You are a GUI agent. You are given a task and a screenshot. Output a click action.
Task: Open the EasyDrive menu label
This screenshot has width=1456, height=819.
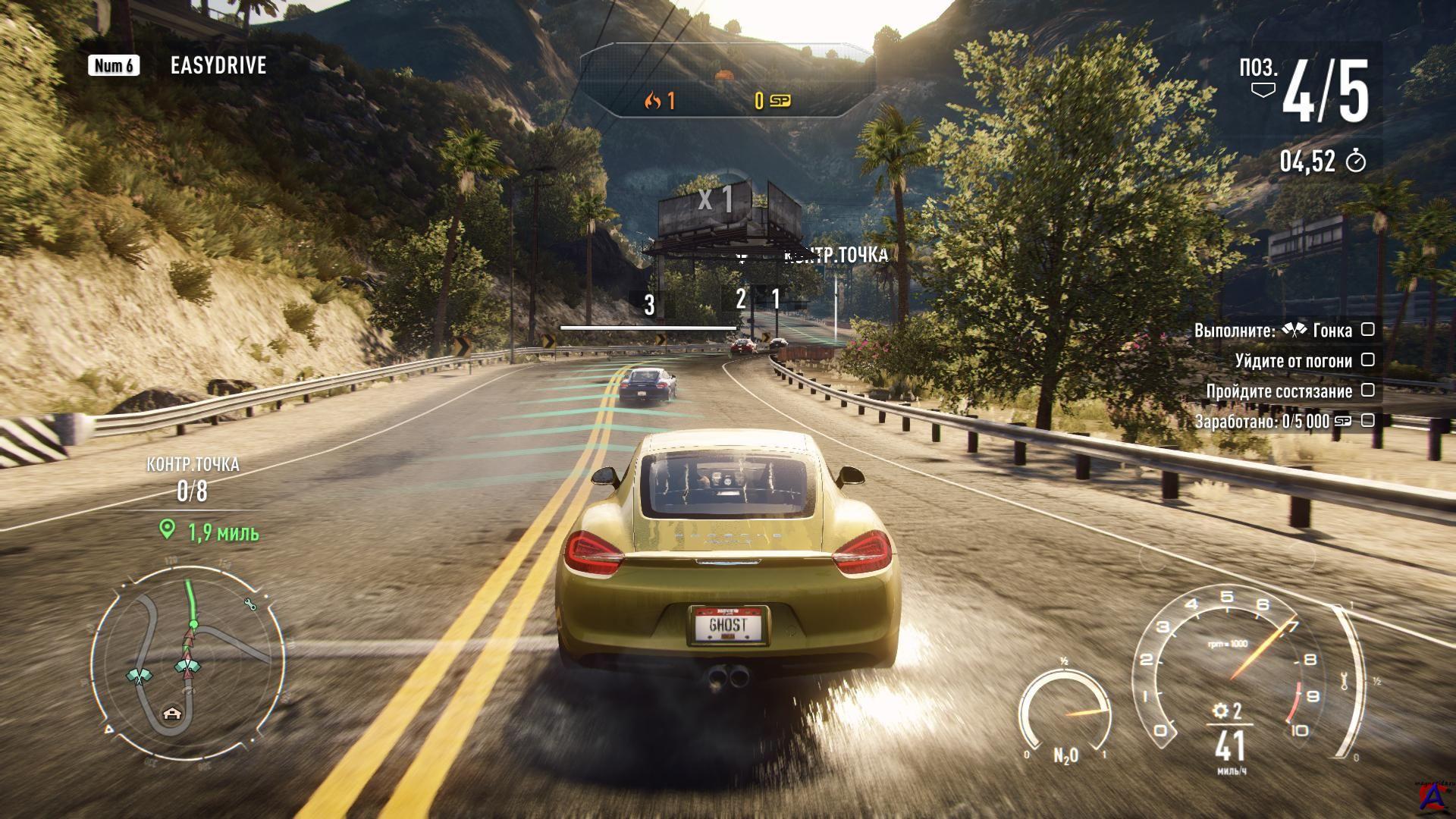tap(218, 65)
